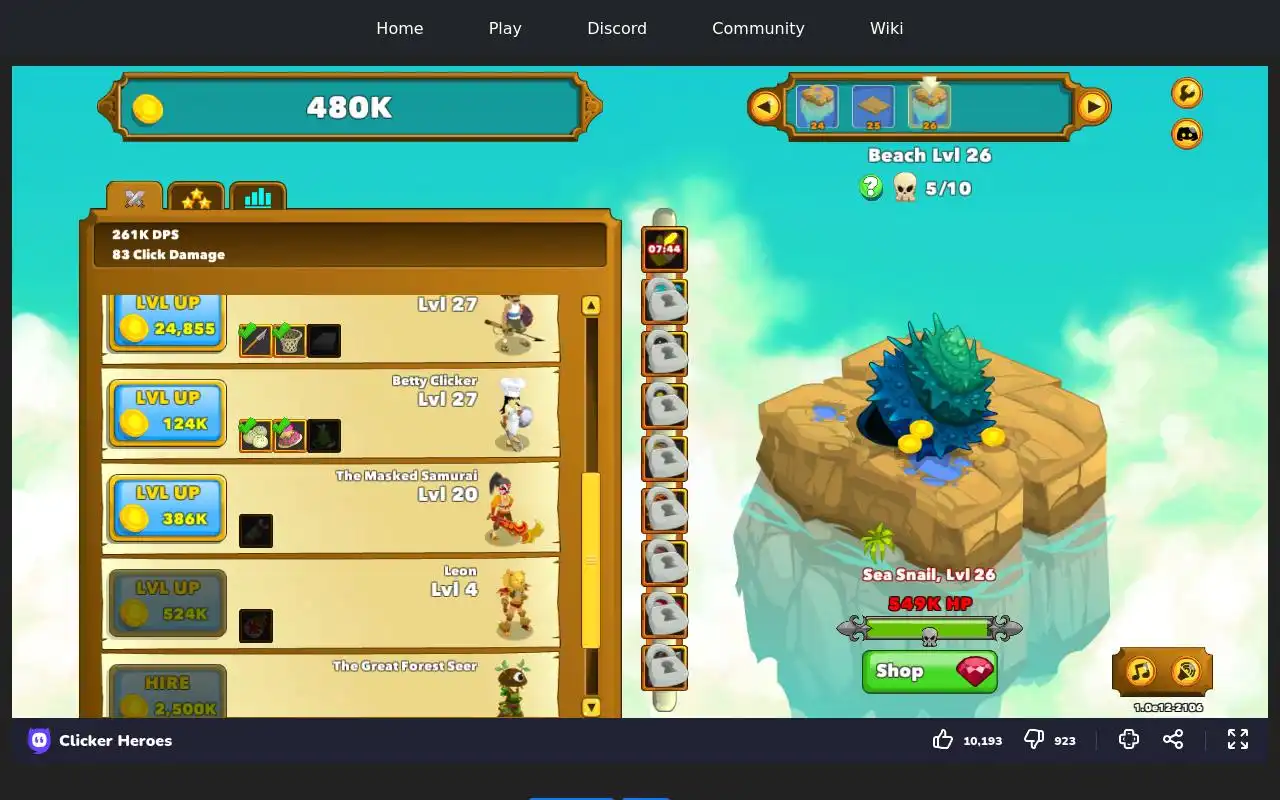Toggle the music note button
The width and height of the screenshot is (1280, 800).
pos(1141,671)
